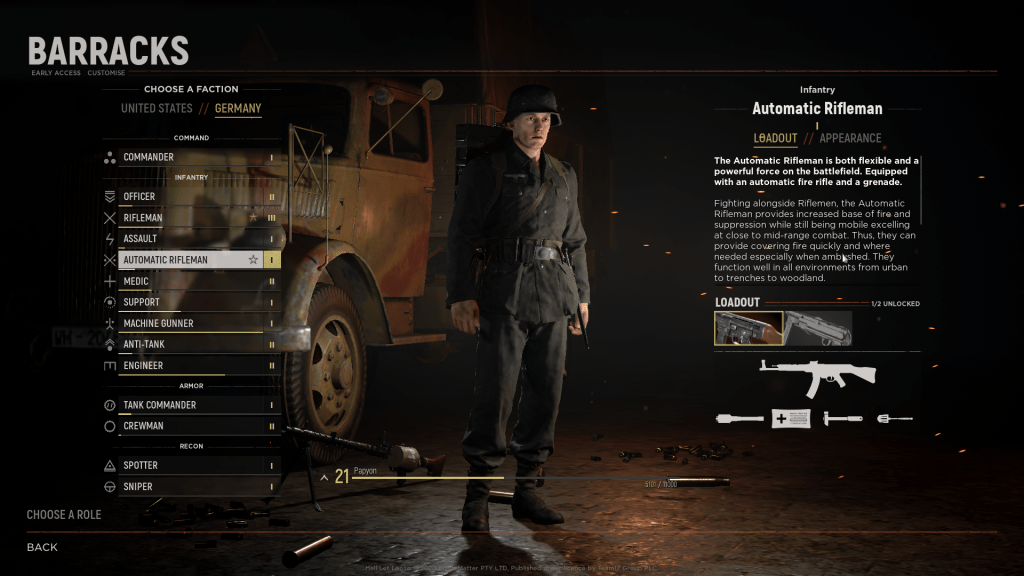Choose the Commander role
Viewport: 1024px width, 576px height.
tap(190, 157)
